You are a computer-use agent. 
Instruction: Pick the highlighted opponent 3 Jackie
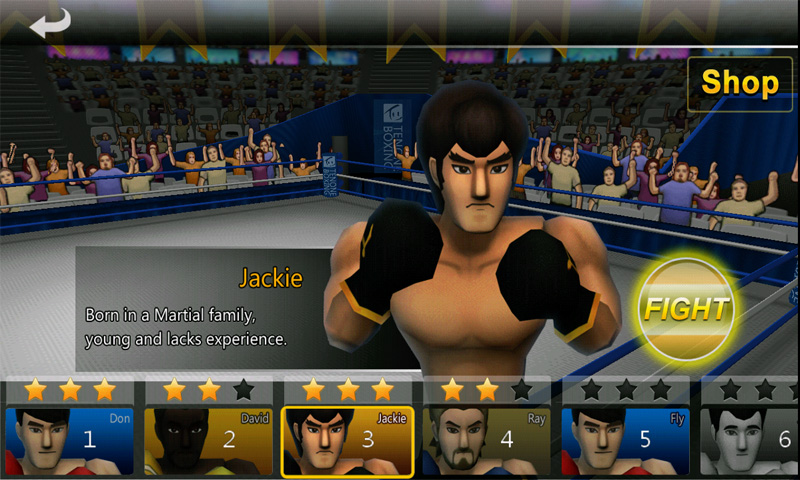348,440
